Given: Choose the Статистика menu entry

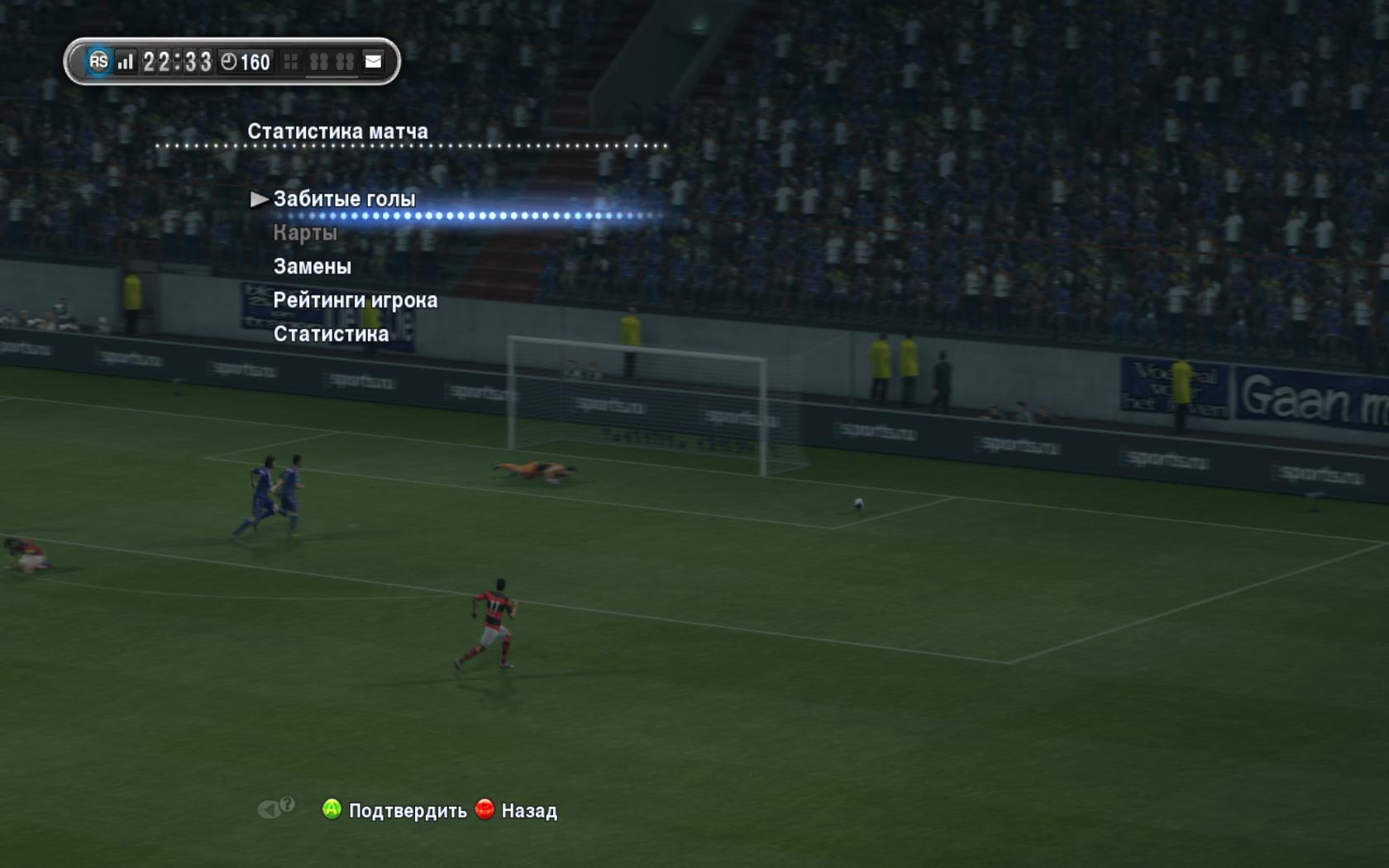Looking at the screenshot, I should coord(331,334).
